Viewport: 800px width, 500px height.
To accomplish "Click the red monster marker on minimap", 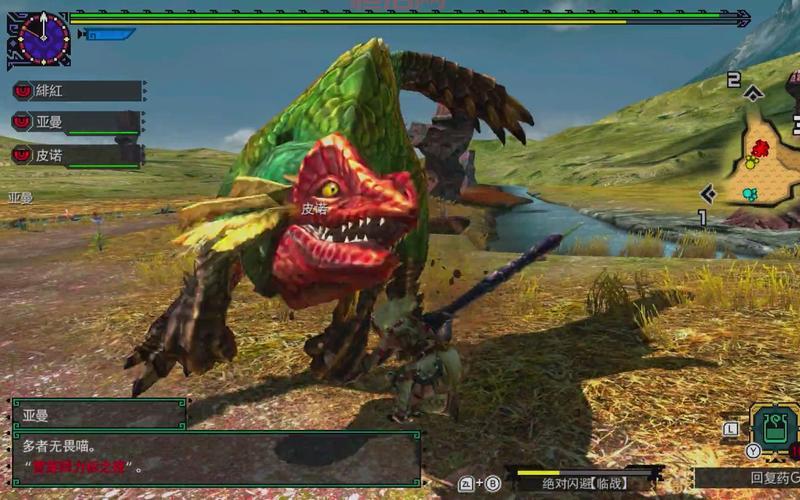I will [x=760, y=149].
